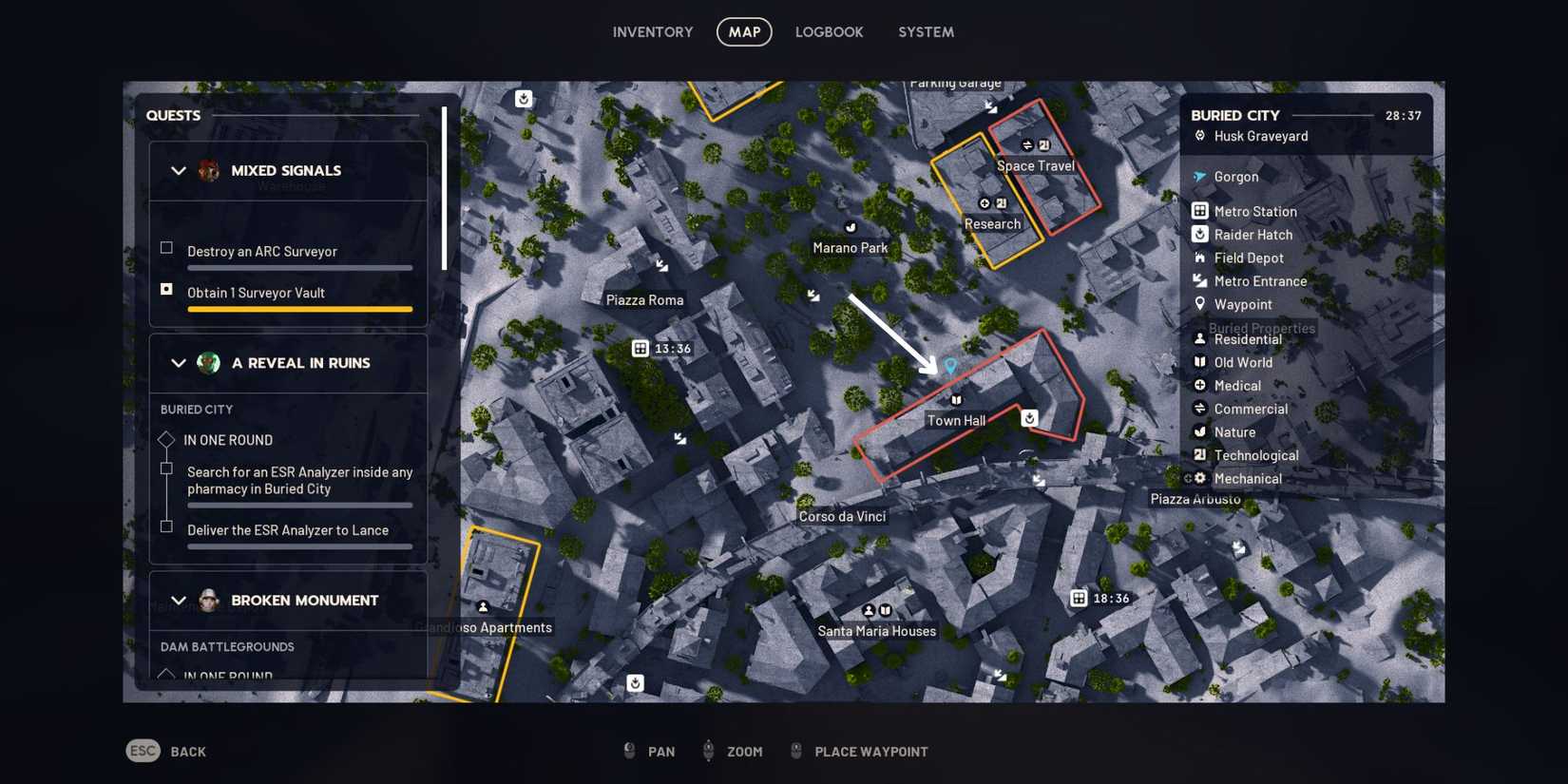This screenshot has height=784, width=1568.
Task: Collapse the Broken Monument quest
Action: (178, 601)
